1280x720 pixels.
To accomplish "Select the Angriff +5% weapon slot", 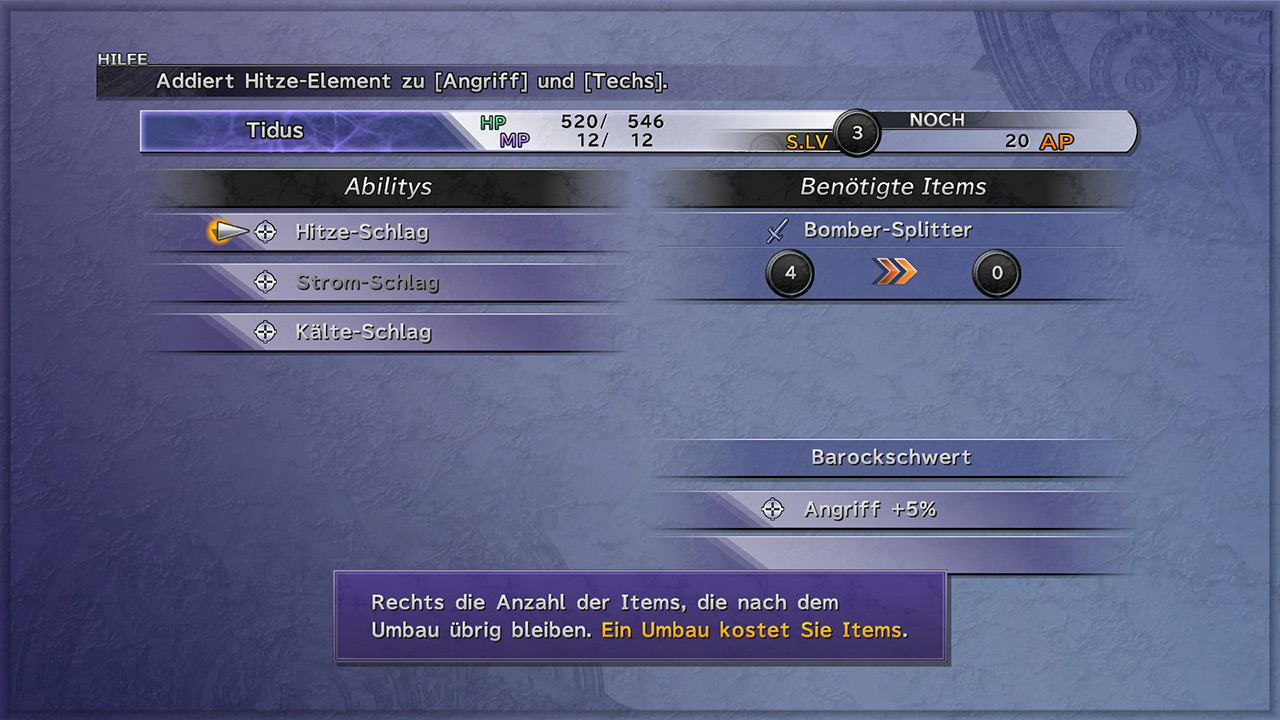I will point(870,509).
